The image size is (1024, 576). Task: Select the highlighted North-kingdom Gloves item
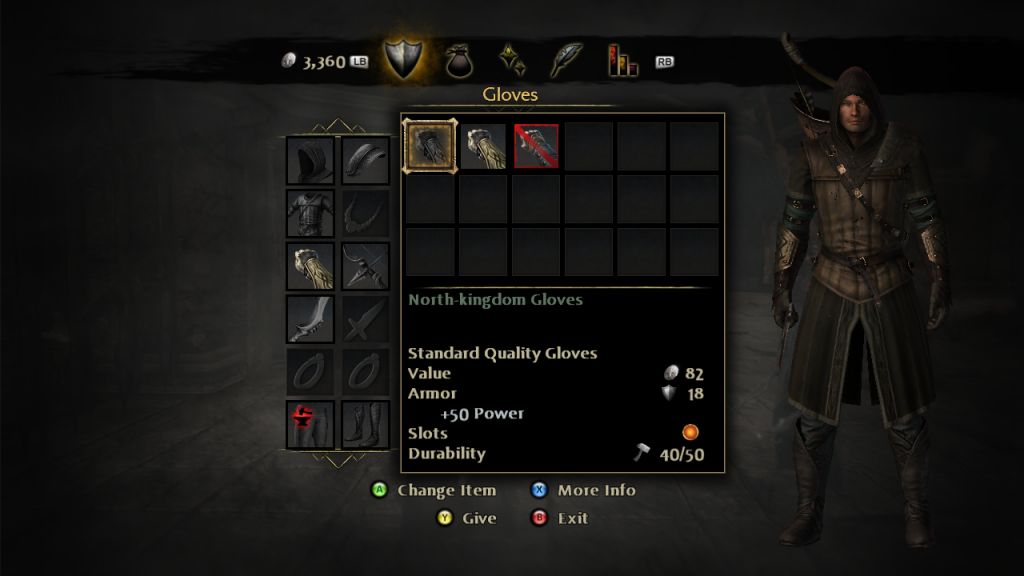point(431,146)
